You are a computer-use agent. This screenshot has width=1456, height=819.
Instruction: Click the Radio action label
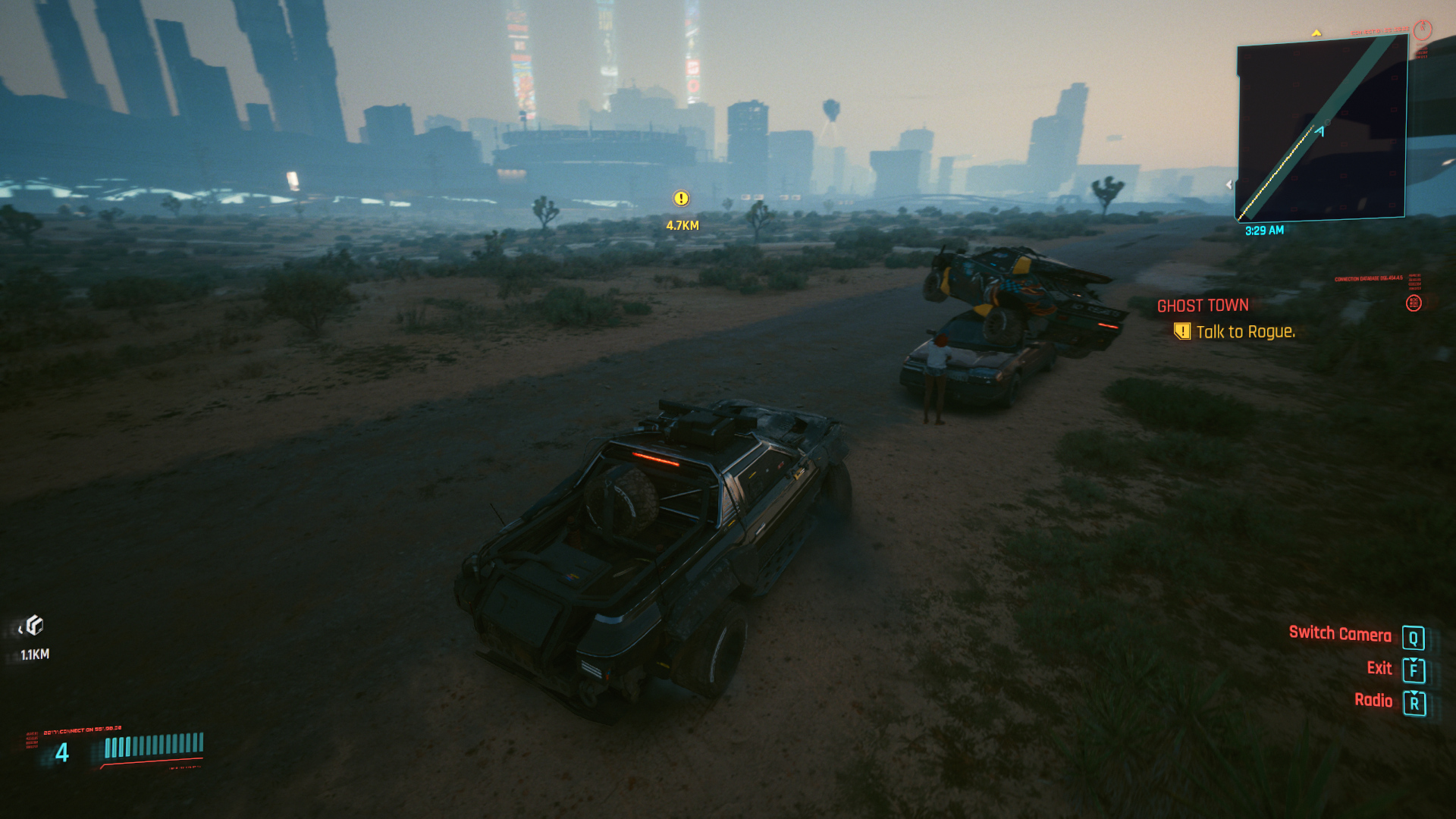[1373, 701]
